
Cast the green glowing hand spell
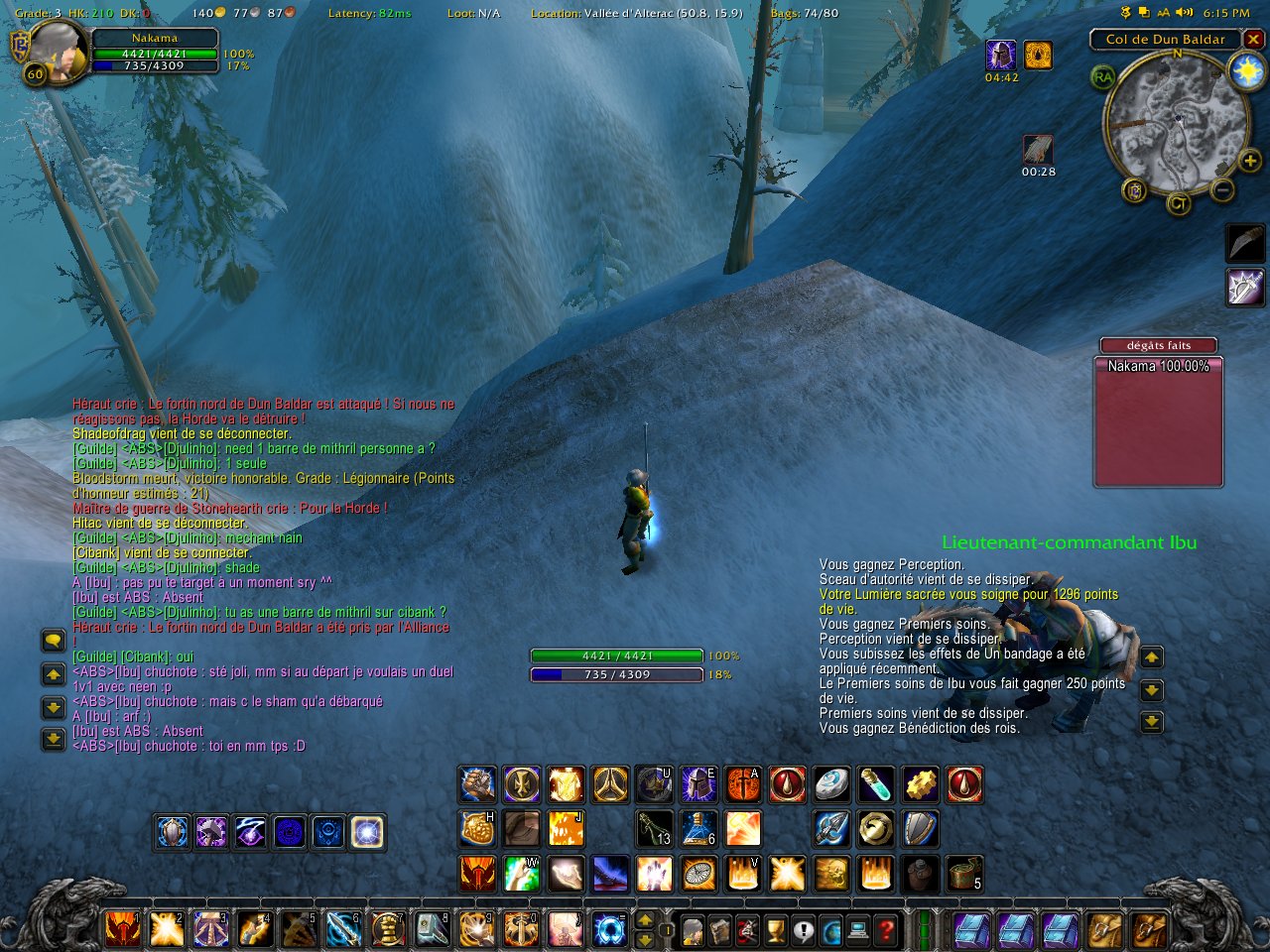521,874
